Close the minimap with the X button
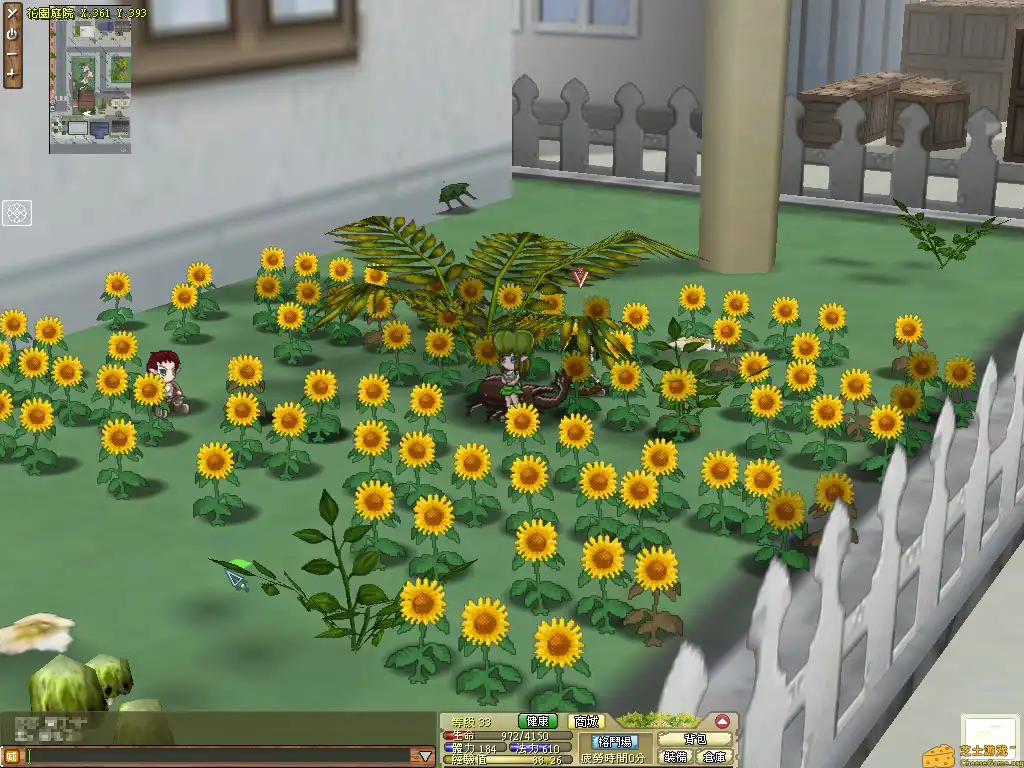1024x768 pixels. click(x=12, y=14)
